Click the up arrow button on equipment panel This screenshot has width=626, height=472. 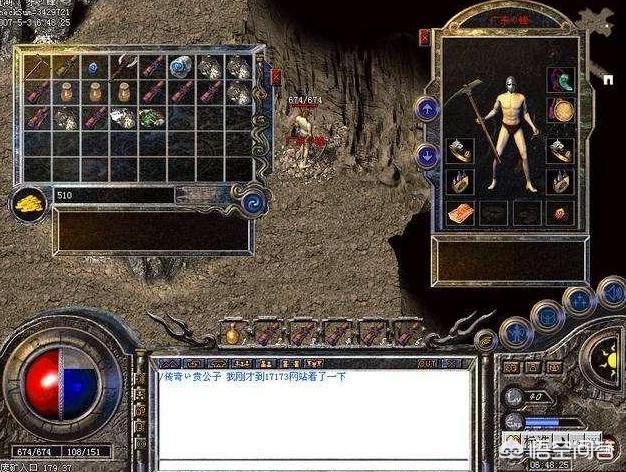(427, 109)
